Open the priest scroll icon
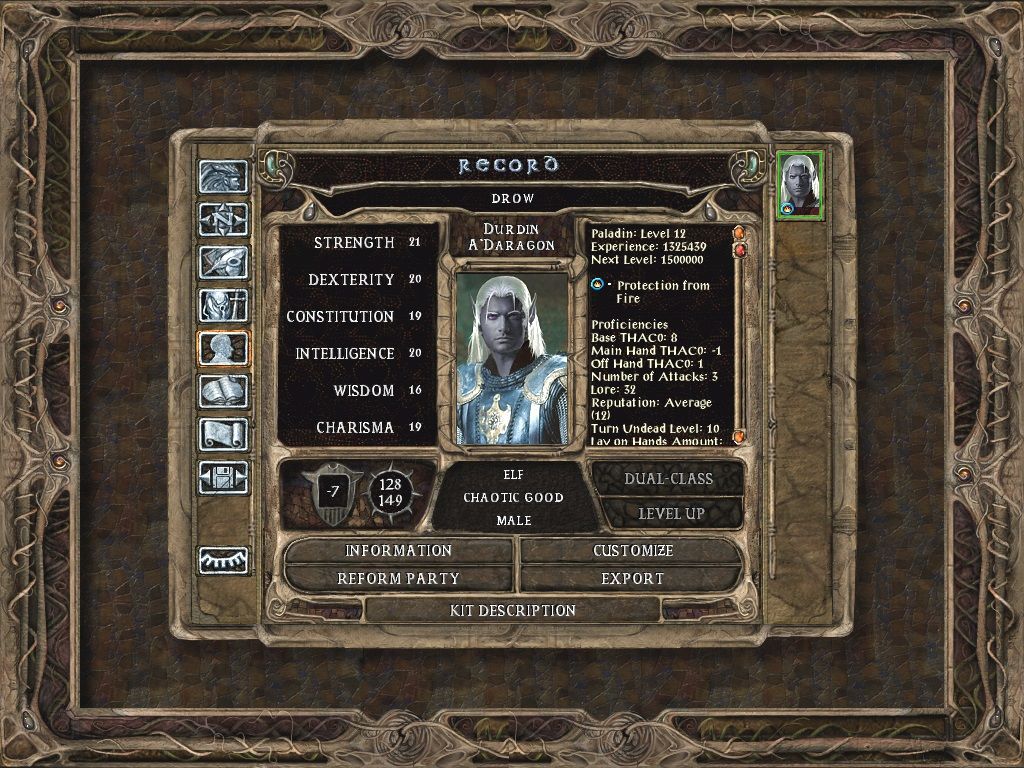The height and width of the screenshot is (768, 1024). [222, 434]
